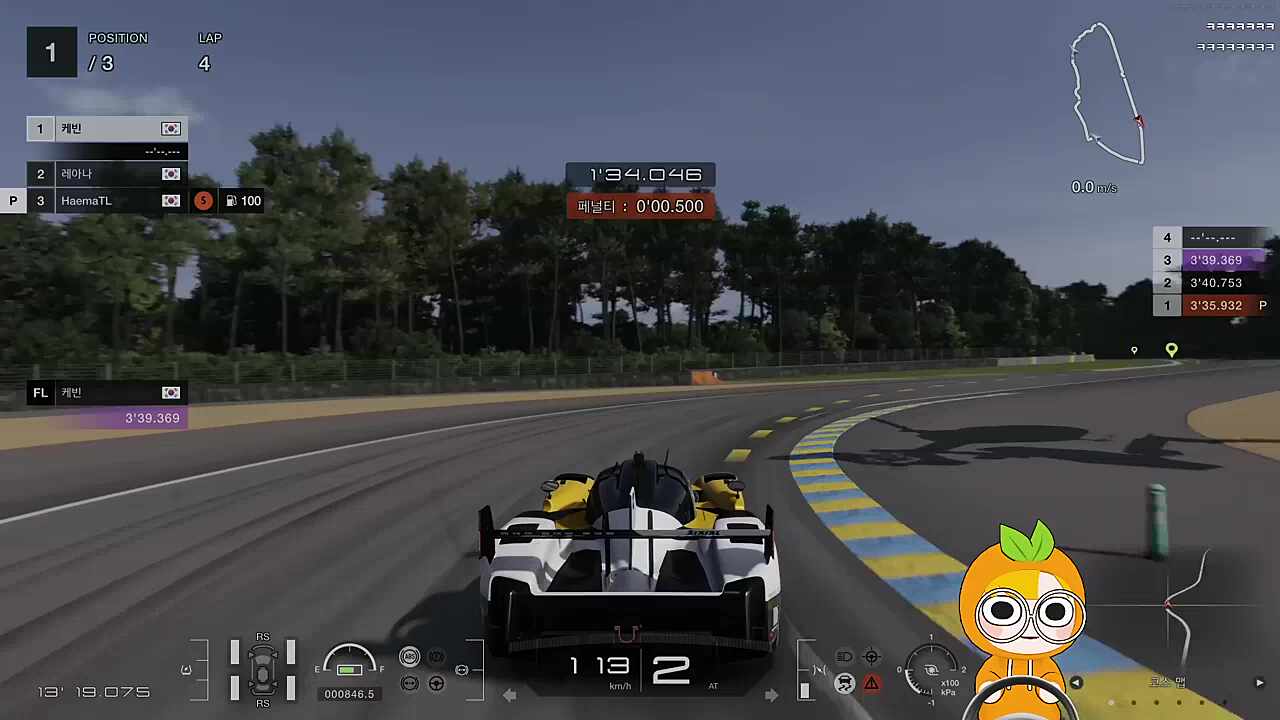Toggle the traction control icon

[844, 684]
